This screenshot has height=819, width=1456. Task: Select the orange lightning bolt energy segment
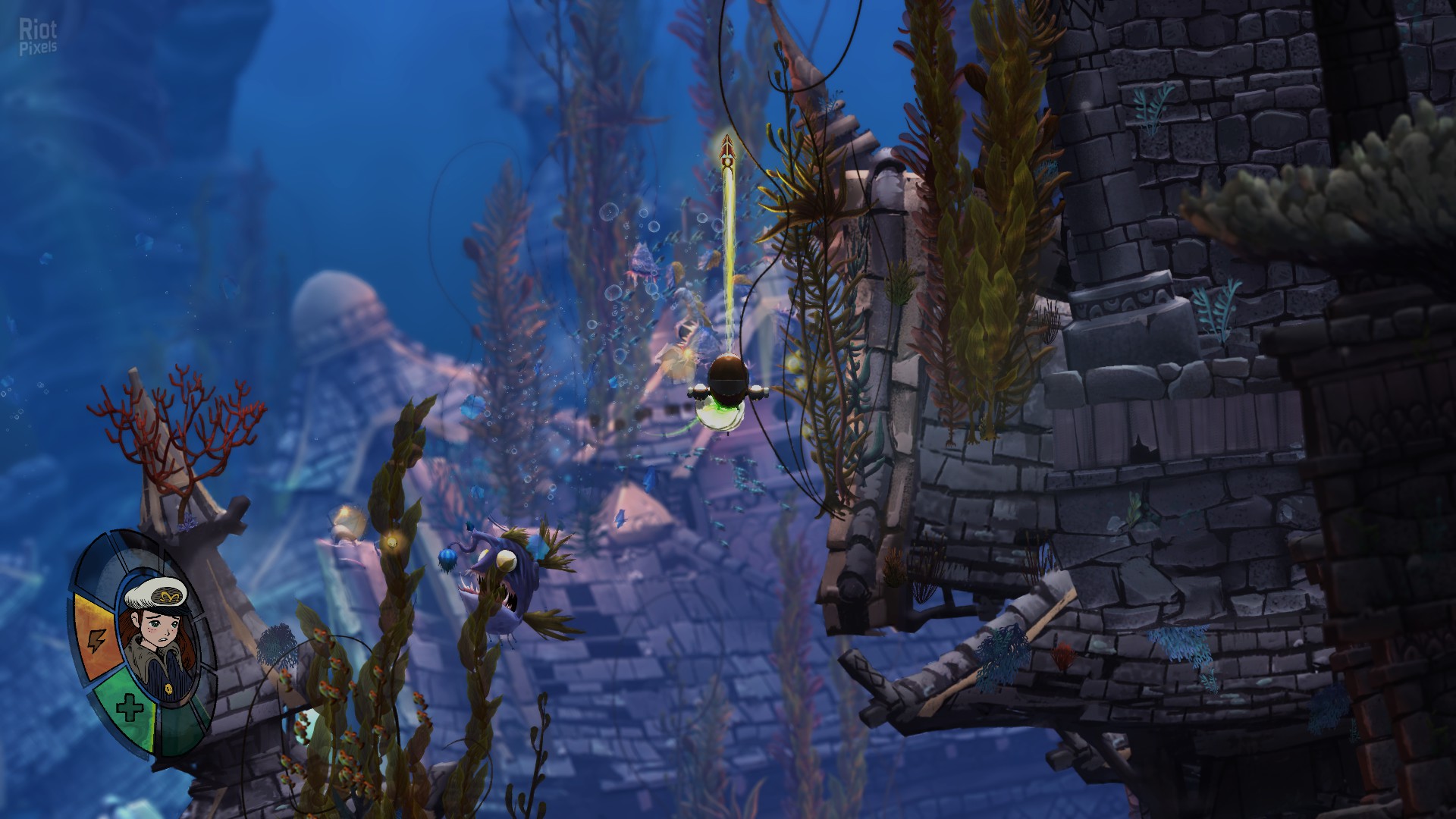pyautogui.click(x=96, y=637)
